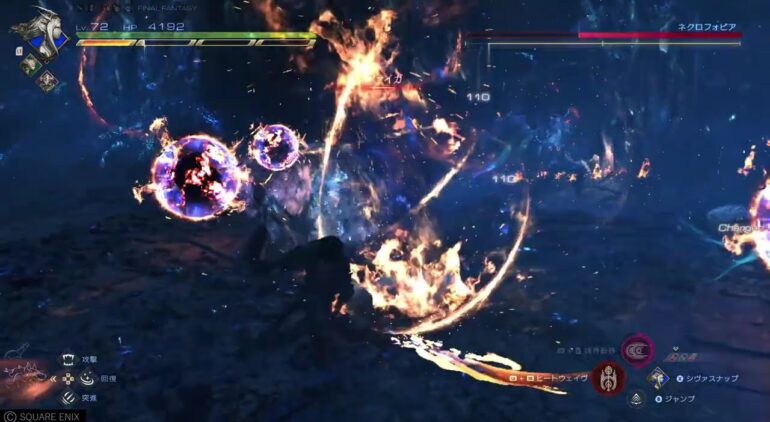Viewport: 770px width, 422px height.
Task: Use the Torgal attack (攻撃) command
Action: [x=68, y=360]
